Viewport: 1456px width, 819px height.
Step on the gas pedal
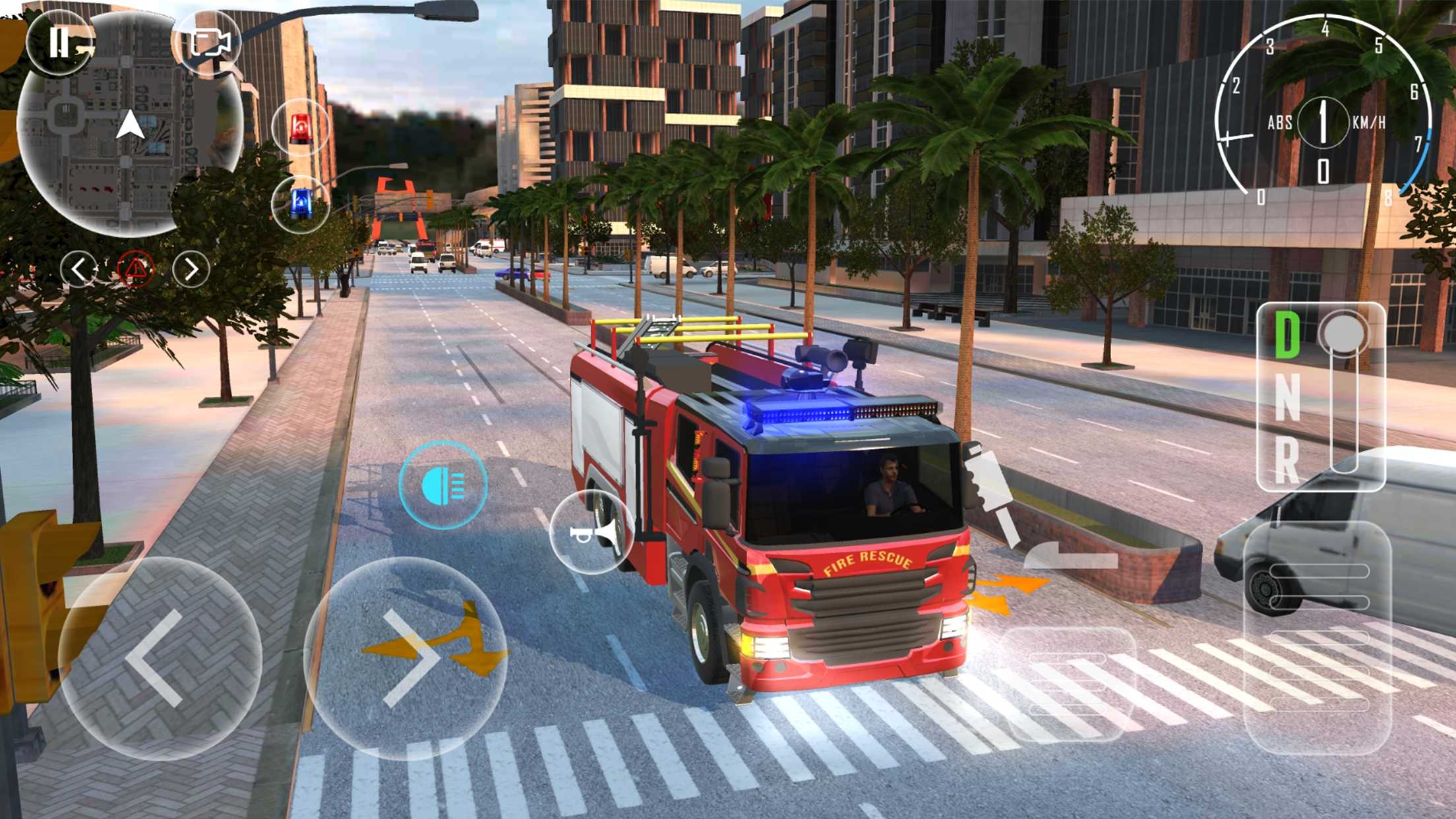pos(1318,636)
